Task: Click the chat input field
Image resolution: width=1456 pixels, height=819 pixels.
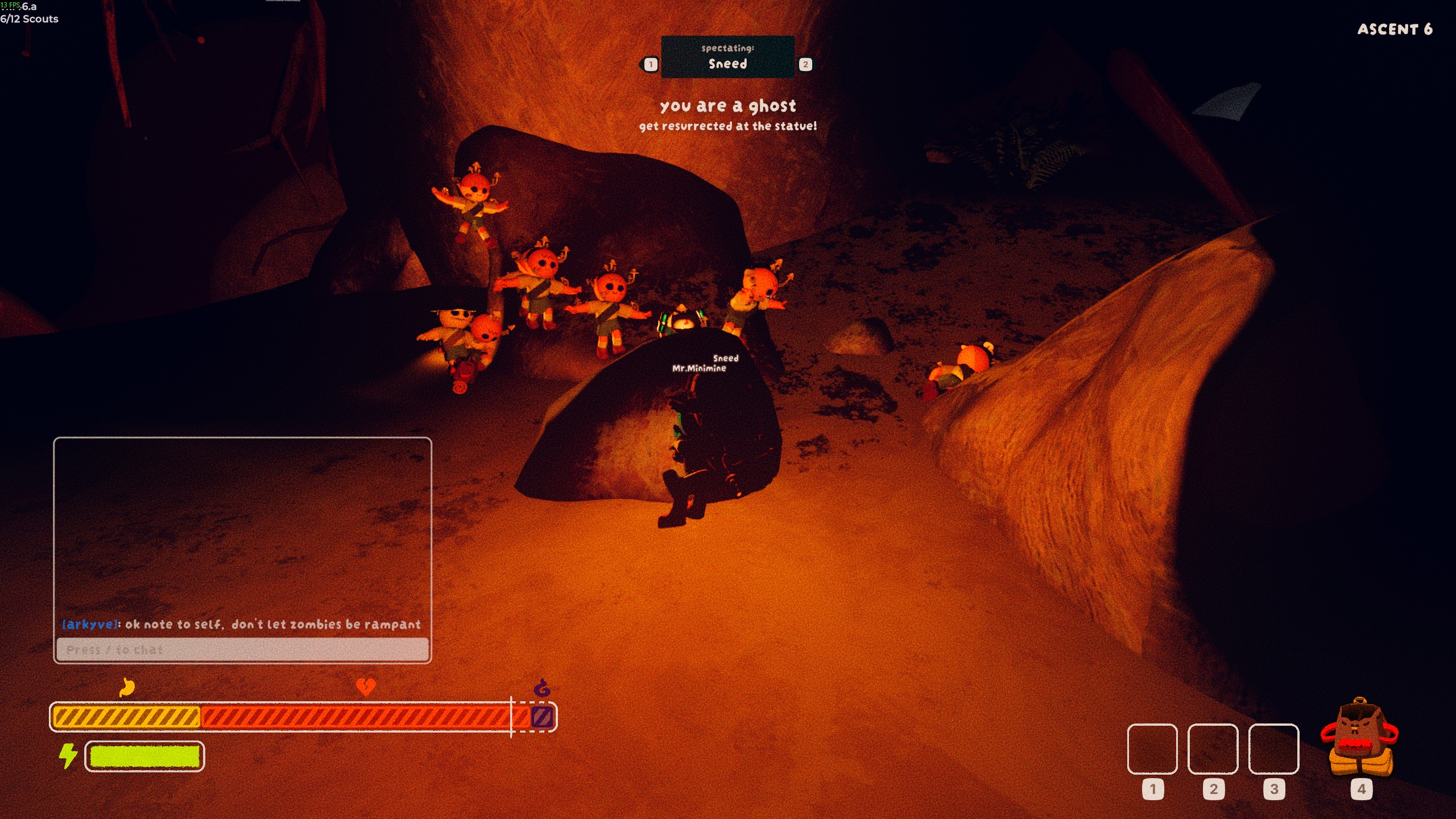Action: pyautogui.click(x=242, y=650)
